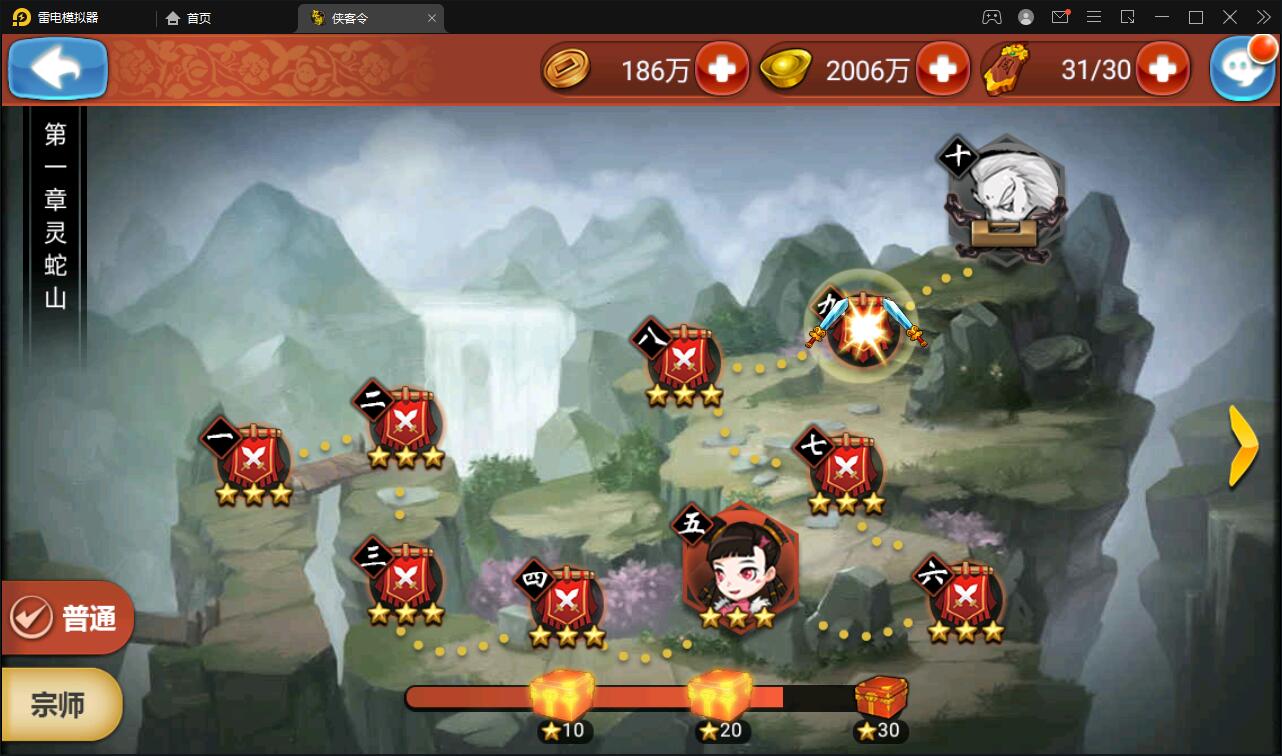This screenshot has height=756, width=1282.
Task: Click the blue back arrow
Action: pyautogui.click(x=56, y=68)
